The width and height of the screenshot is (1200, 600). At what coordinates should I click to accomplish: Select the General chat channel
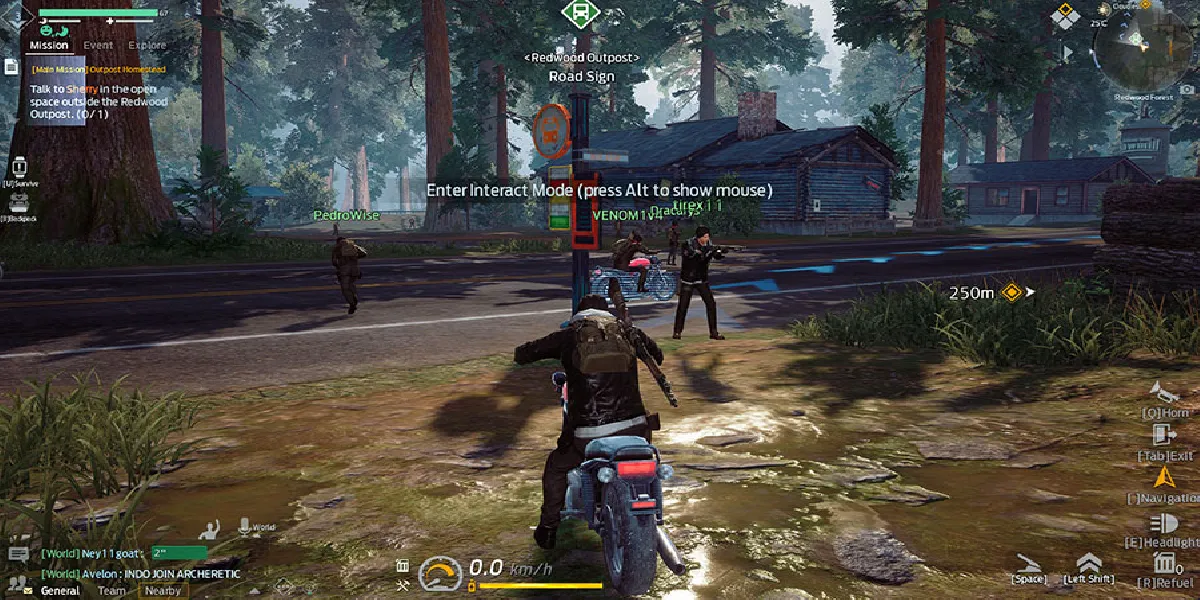pyautogui.click(x=60, y=590)
